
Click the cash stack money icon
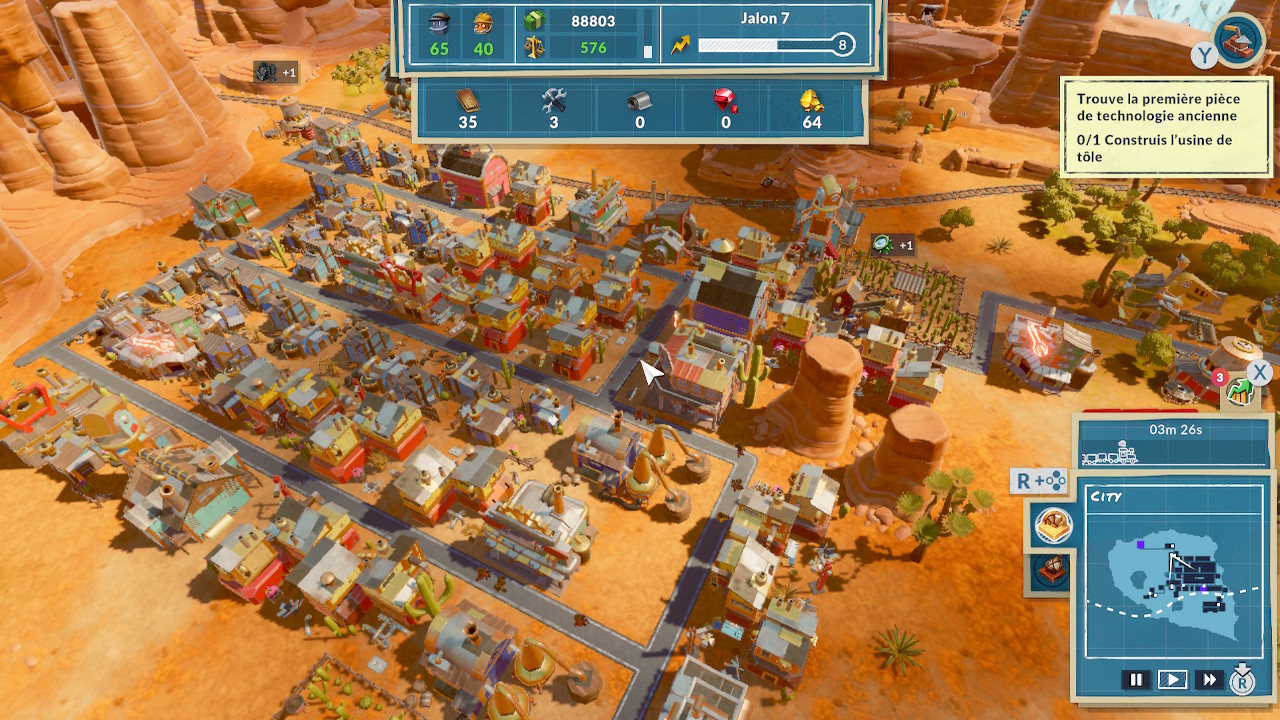(x=534, y=21)
